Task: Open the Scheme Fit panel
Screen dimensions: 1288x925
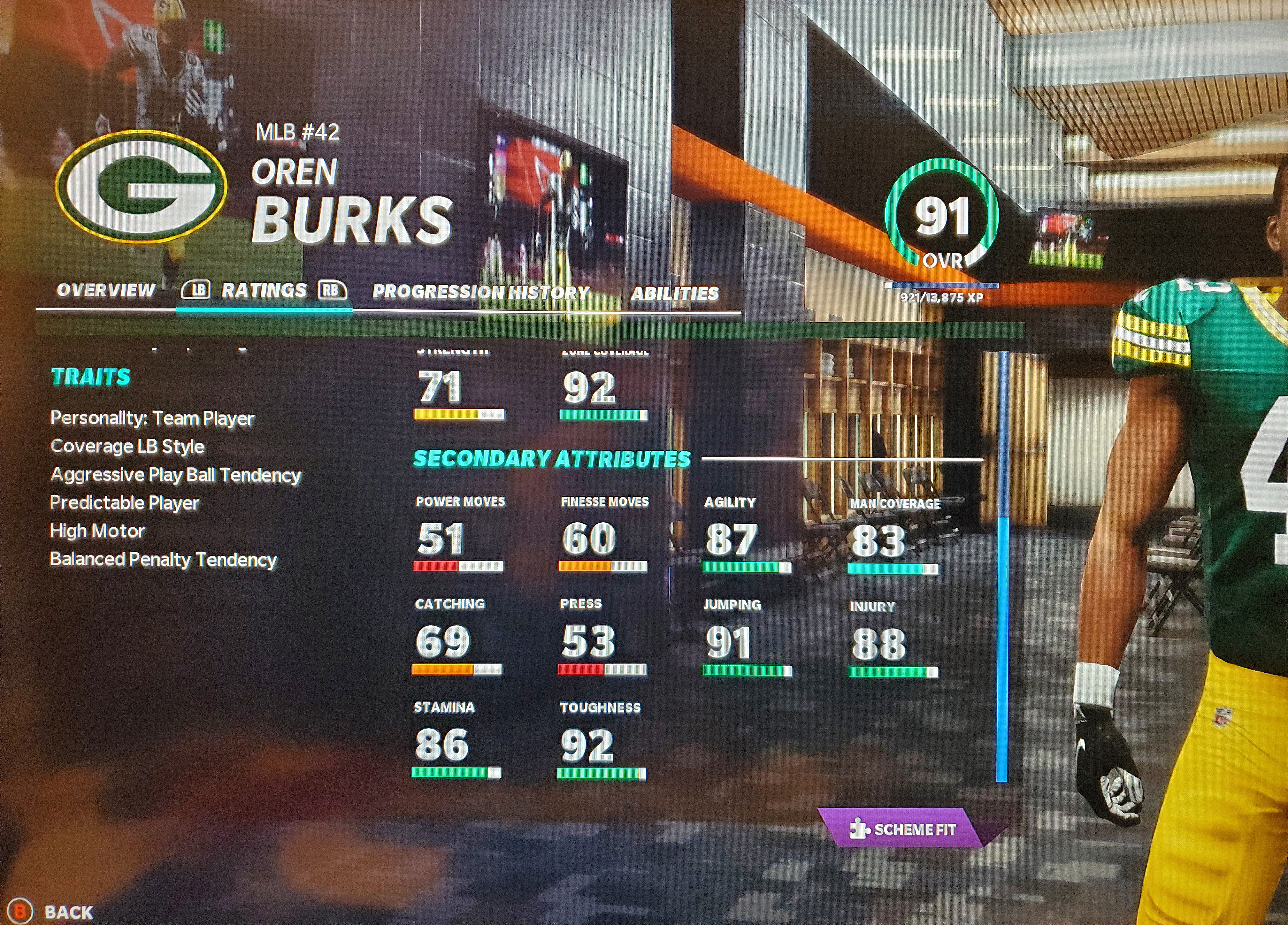Action: pos(903,829)
